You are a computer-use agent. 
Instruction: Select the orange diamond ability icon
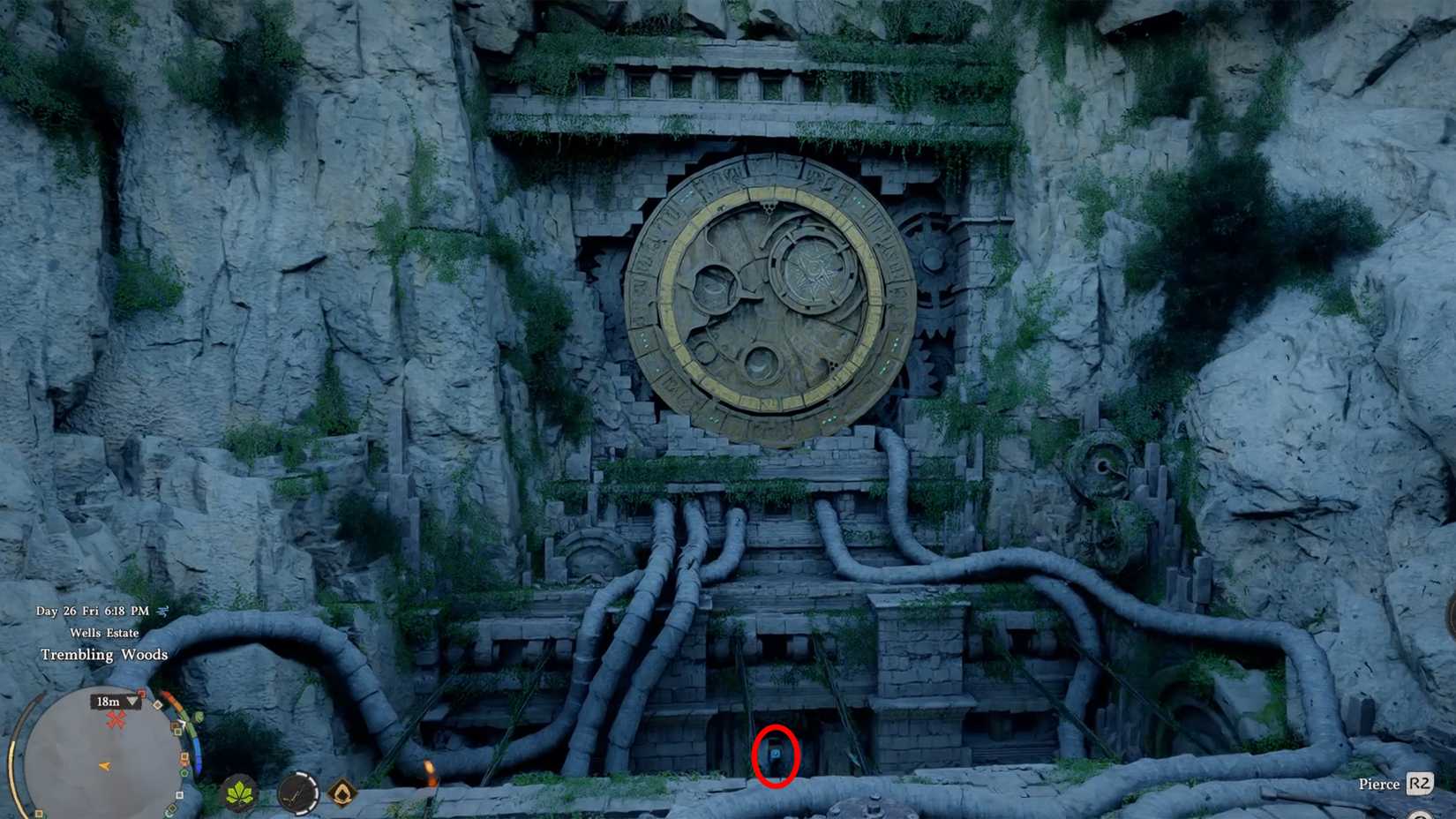click(x=344, y=793)
